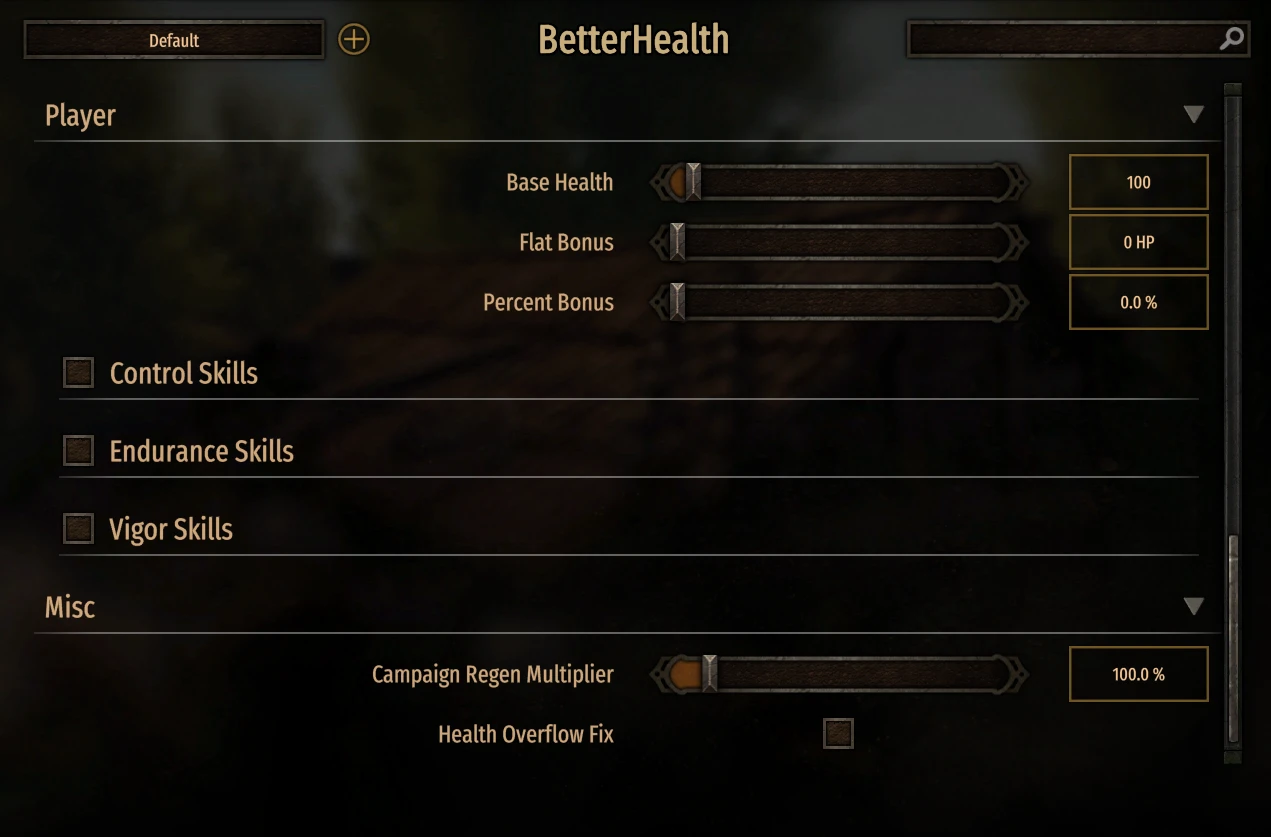Image resolution: width=1271 pixels, height=837 pixels.
Task: Edit the Base Health value box
Action: coord(1138,183)
